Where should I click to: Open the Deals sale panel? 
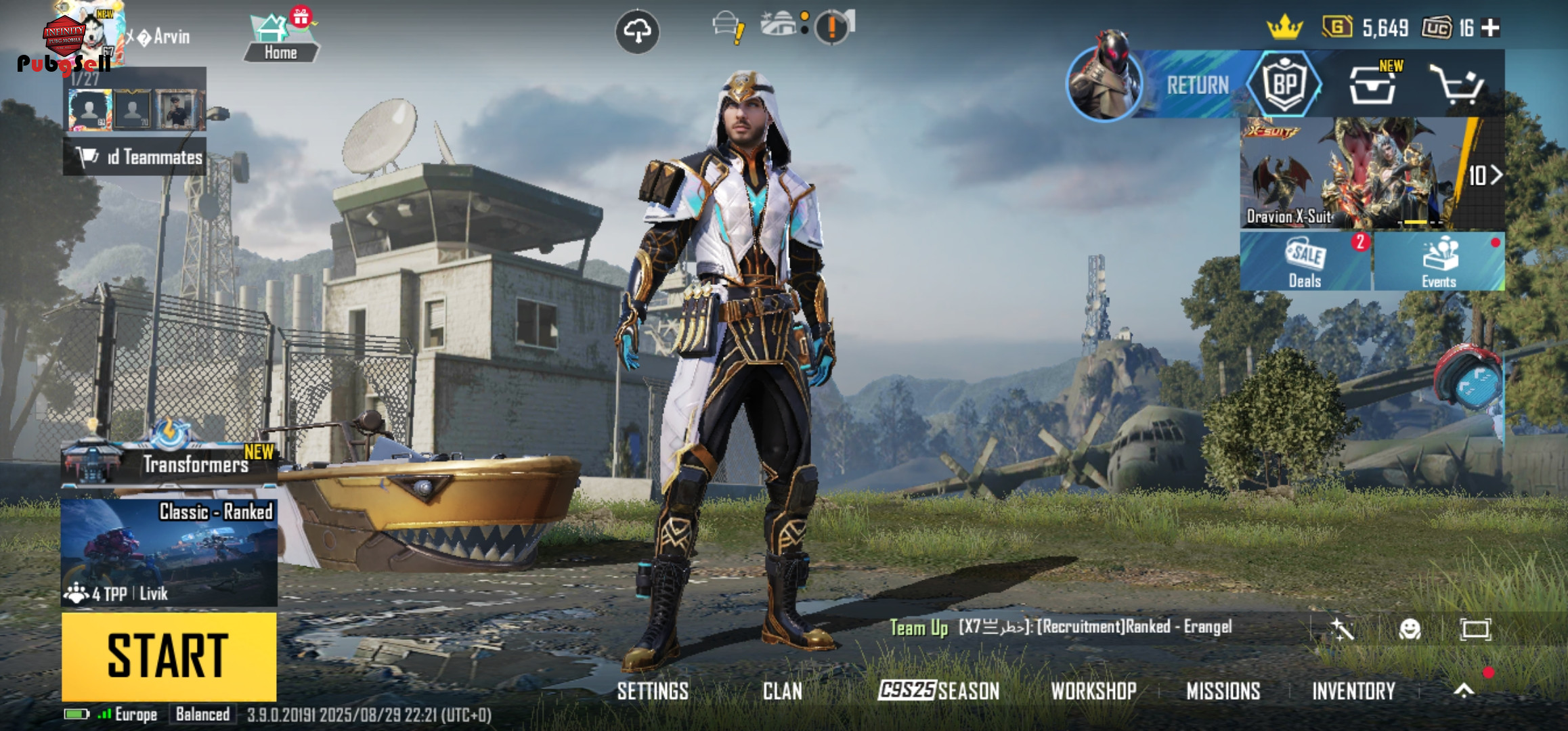pyautogui.click(x=1305, y=262)
